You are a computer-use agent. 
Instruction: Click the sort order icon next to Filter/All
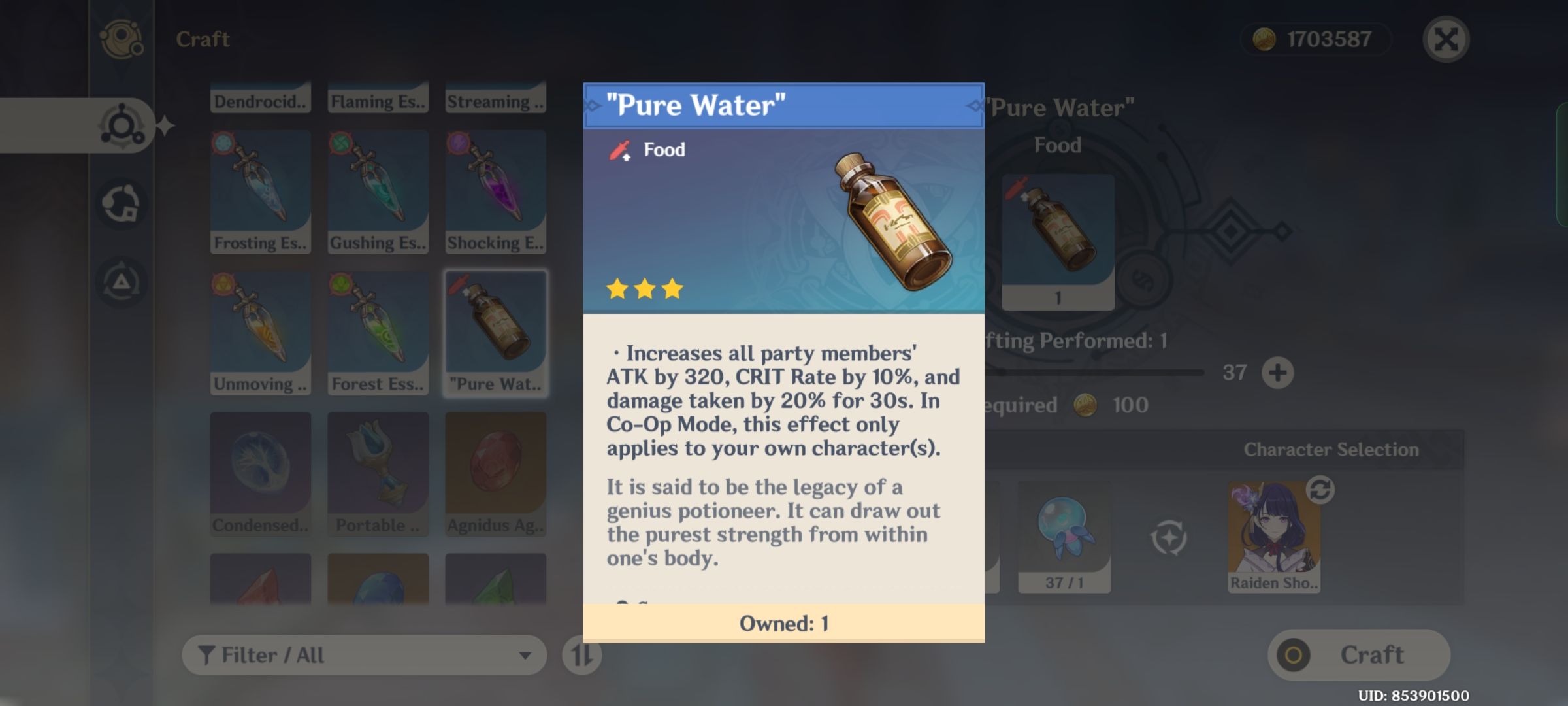tap(580, 654)
